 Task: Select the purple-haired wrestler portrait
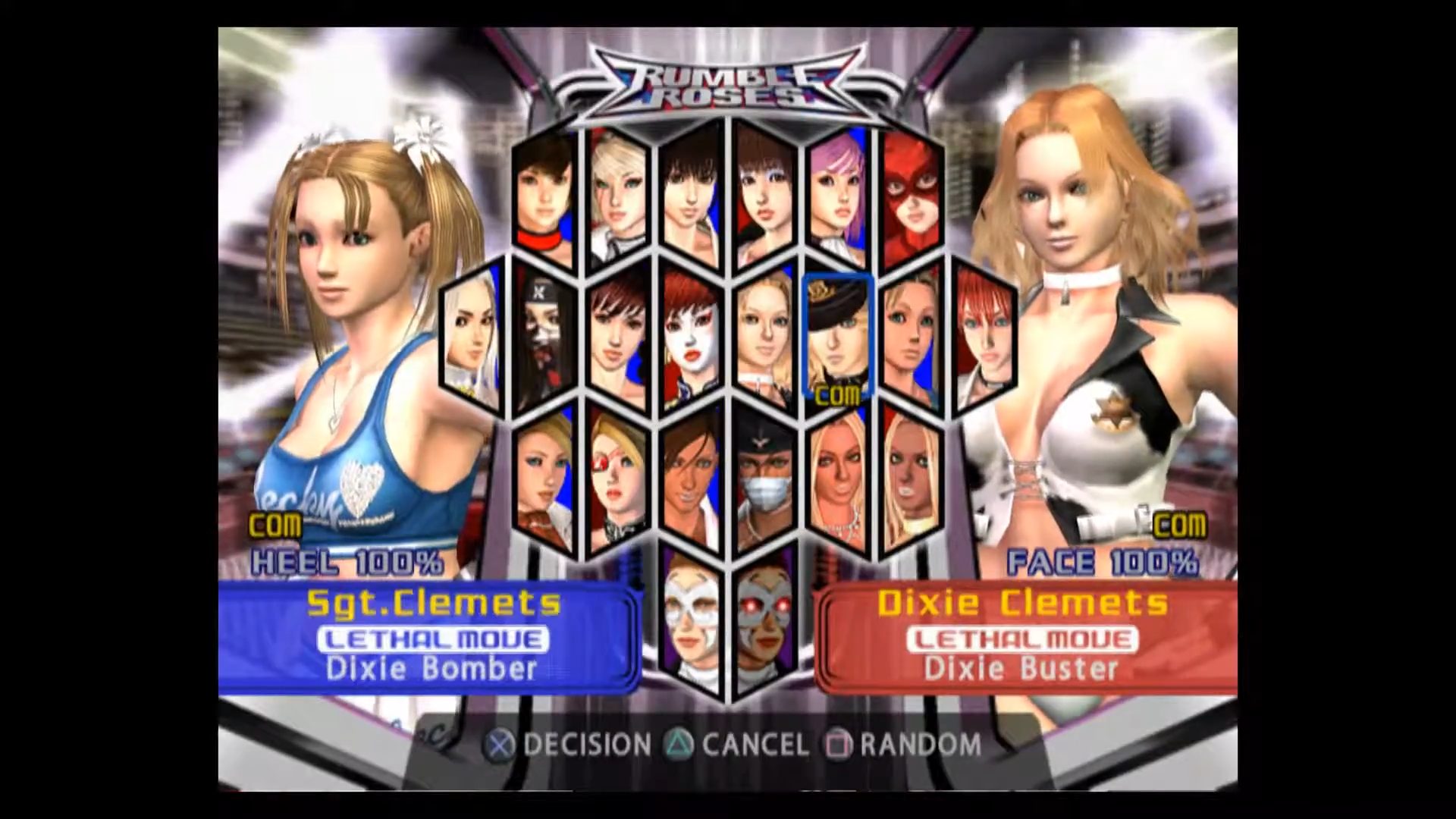pos(837,199)
